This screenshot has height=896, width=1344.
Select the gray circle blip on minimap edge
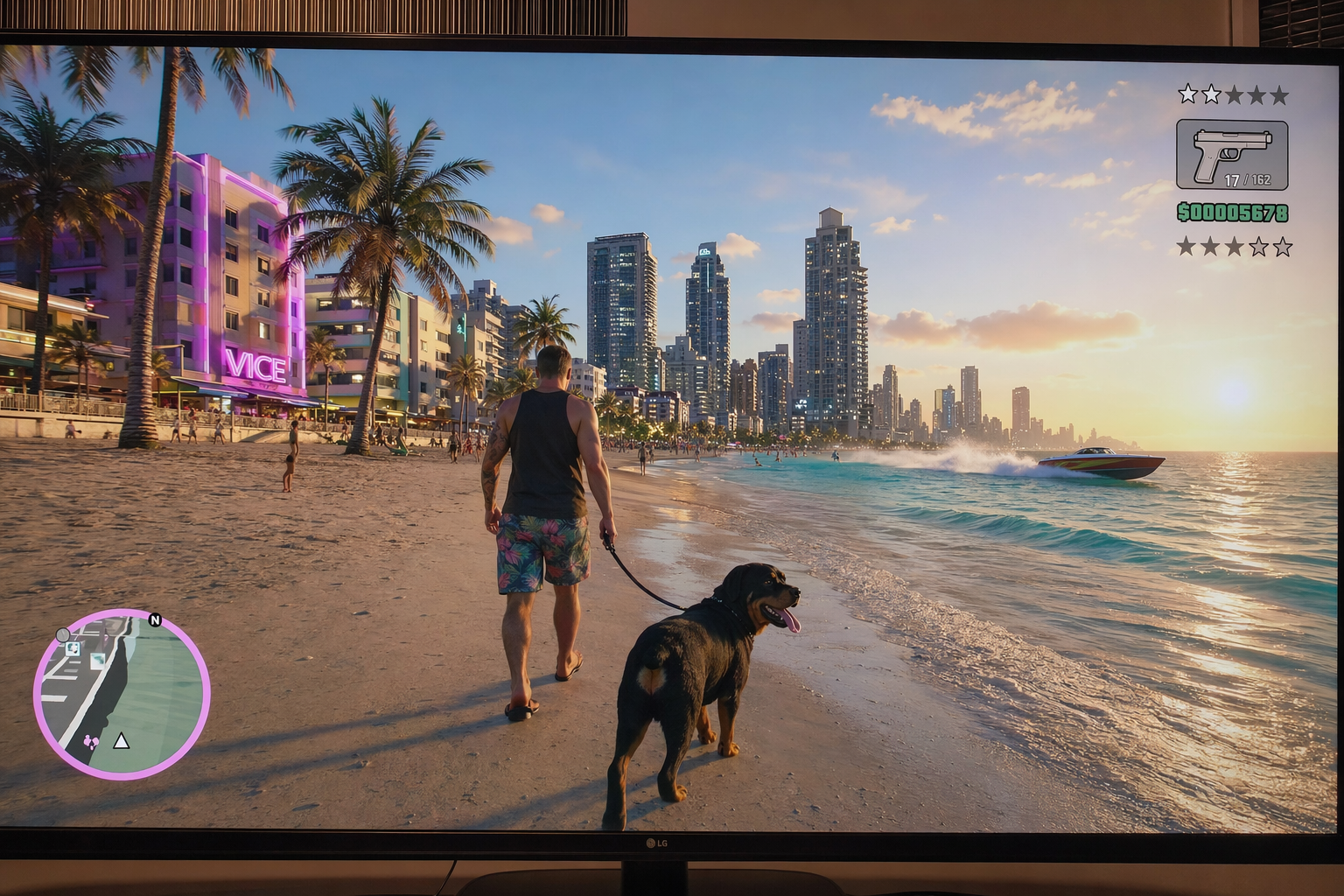coord(63,634)
